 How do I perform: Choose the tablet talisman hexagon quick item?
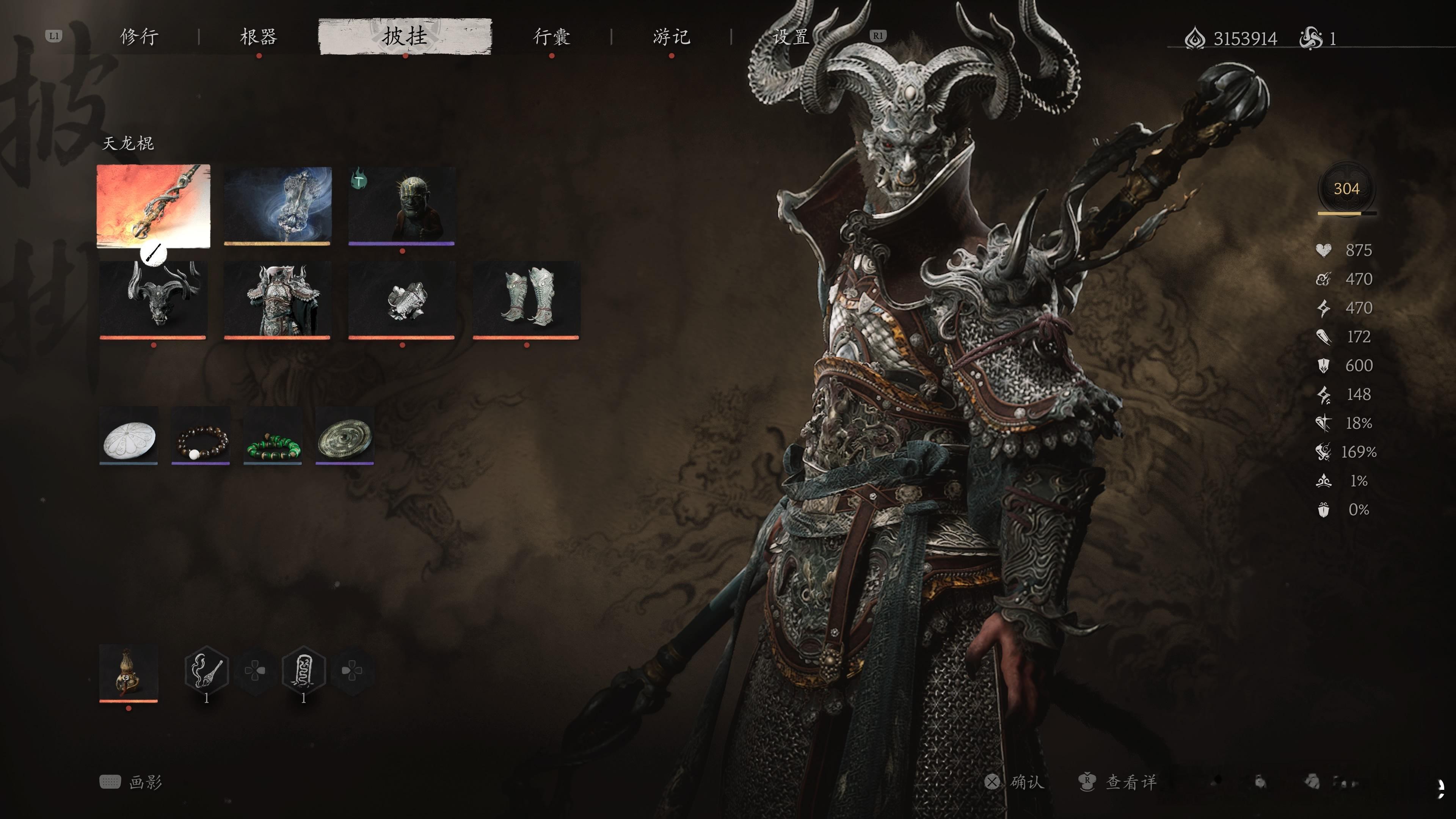click(x=303, y=670)
